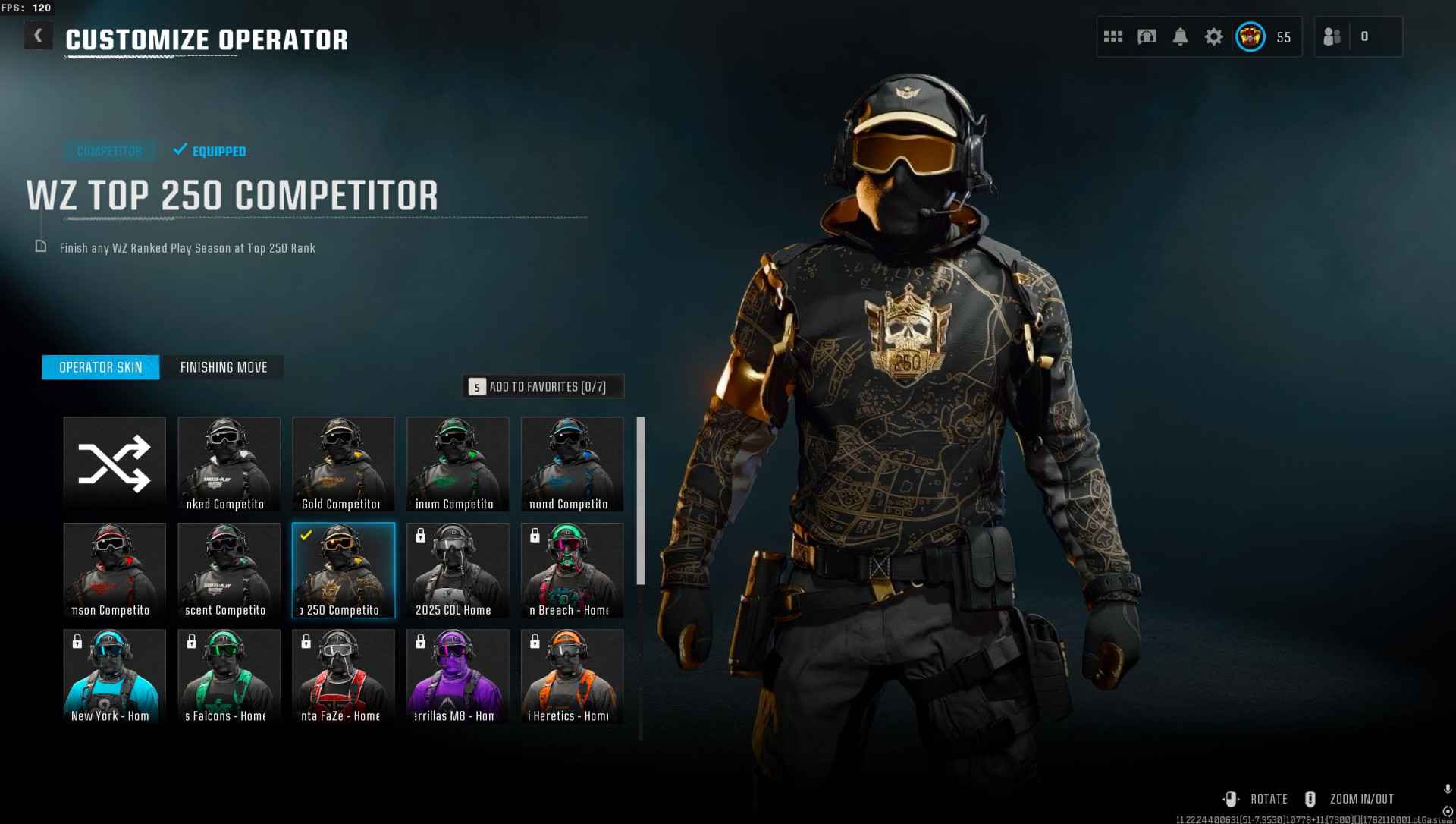Open the social friends panel

[1332, 36]
